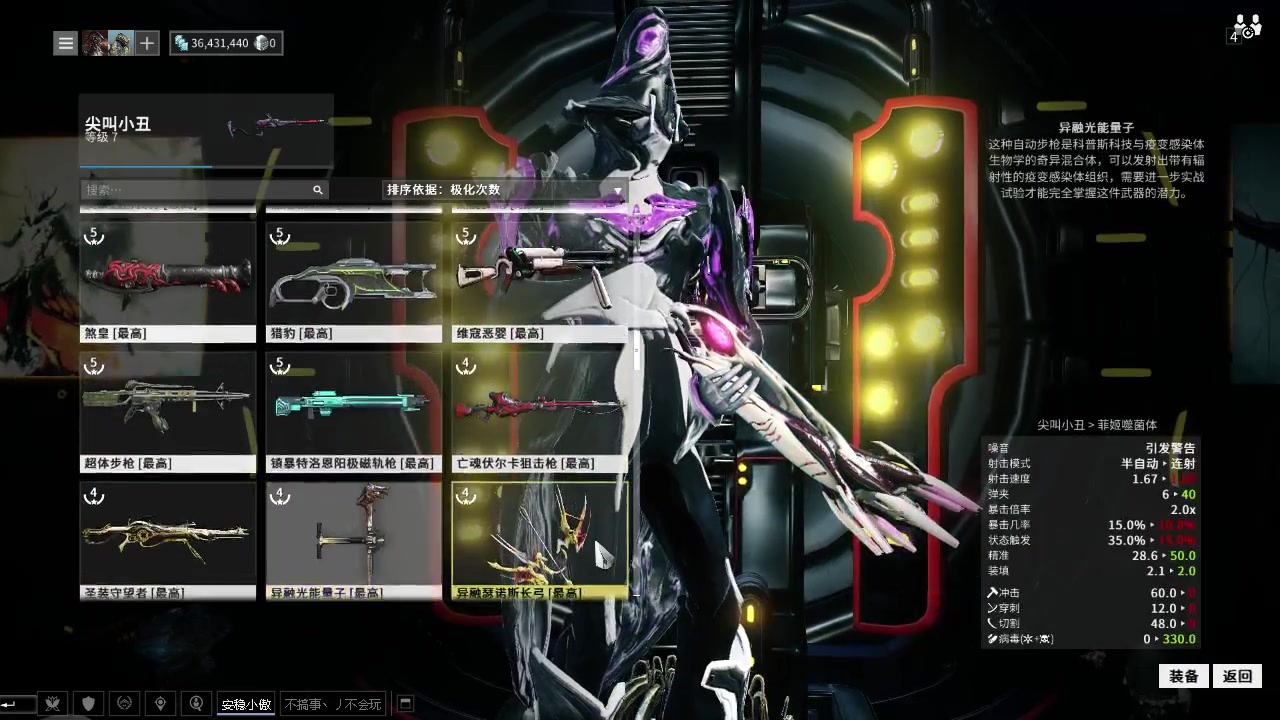Select the 超体步枪 rifle tile
Screen dimensions: 1280x720
[x=168, y=411]
